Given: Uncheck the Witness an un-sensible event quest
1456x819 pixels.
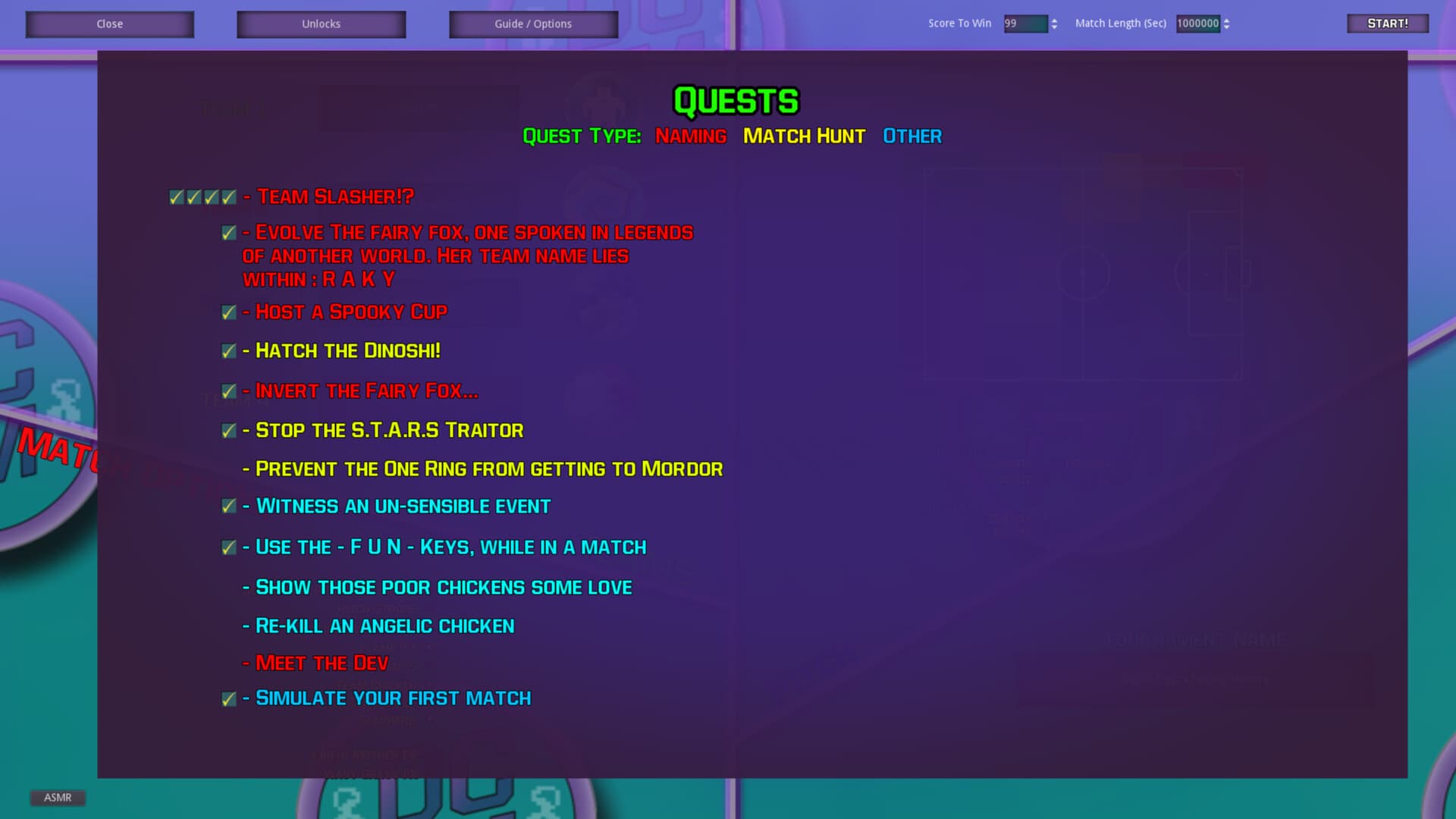Looking at the screenshot, I should 228,506.
